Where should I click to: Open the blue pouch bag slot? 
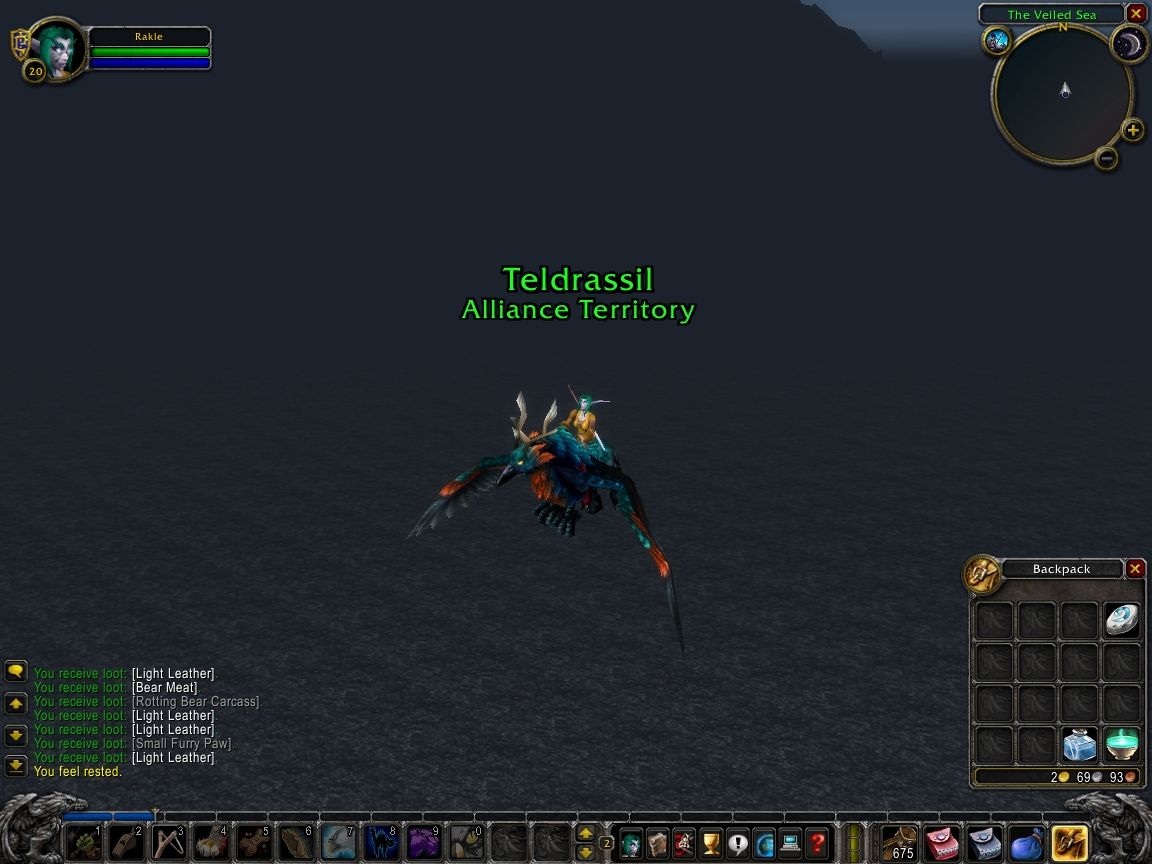tap(1027, 842)
